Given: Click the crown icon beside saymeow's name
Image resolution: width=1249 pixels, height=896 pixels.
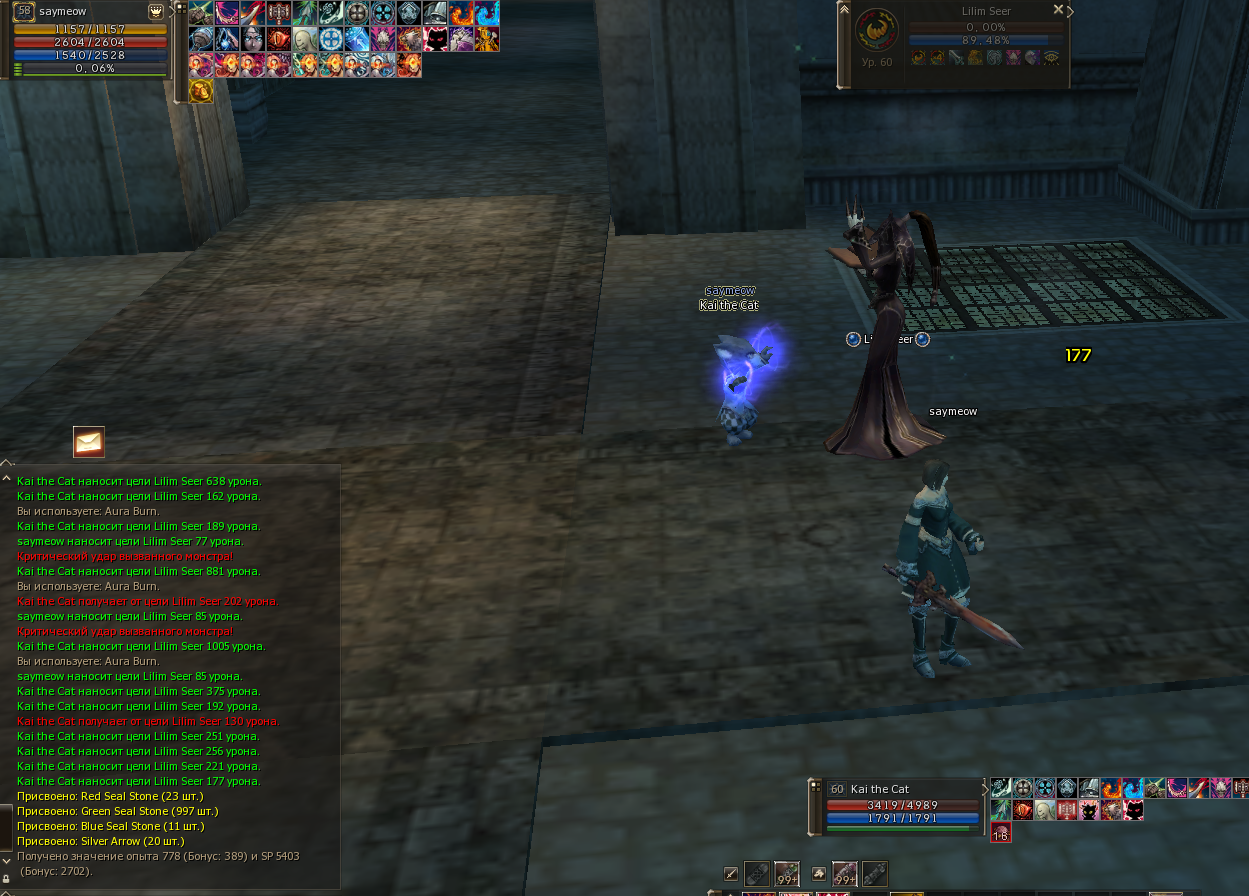Looking at the screenshot, I should click(x=156, y=11).
